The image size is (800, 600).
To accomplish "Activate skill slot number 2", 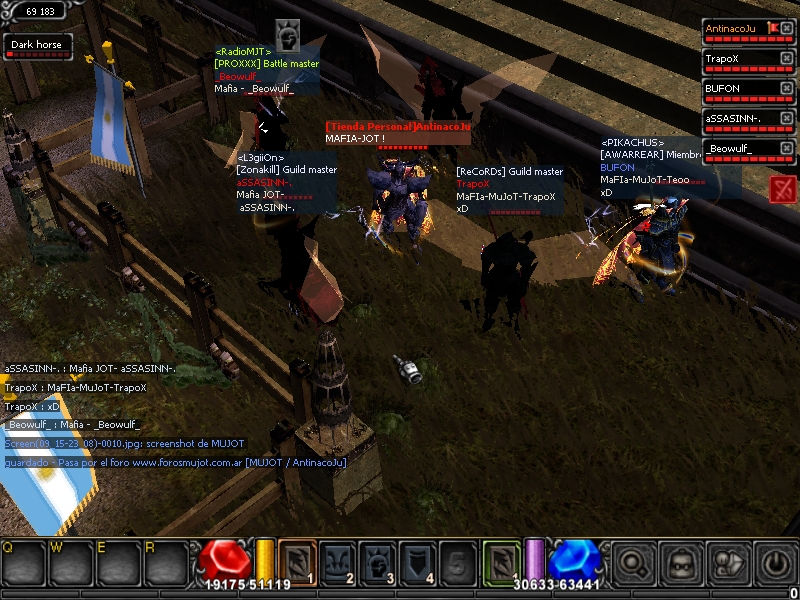I will [337, 562].
